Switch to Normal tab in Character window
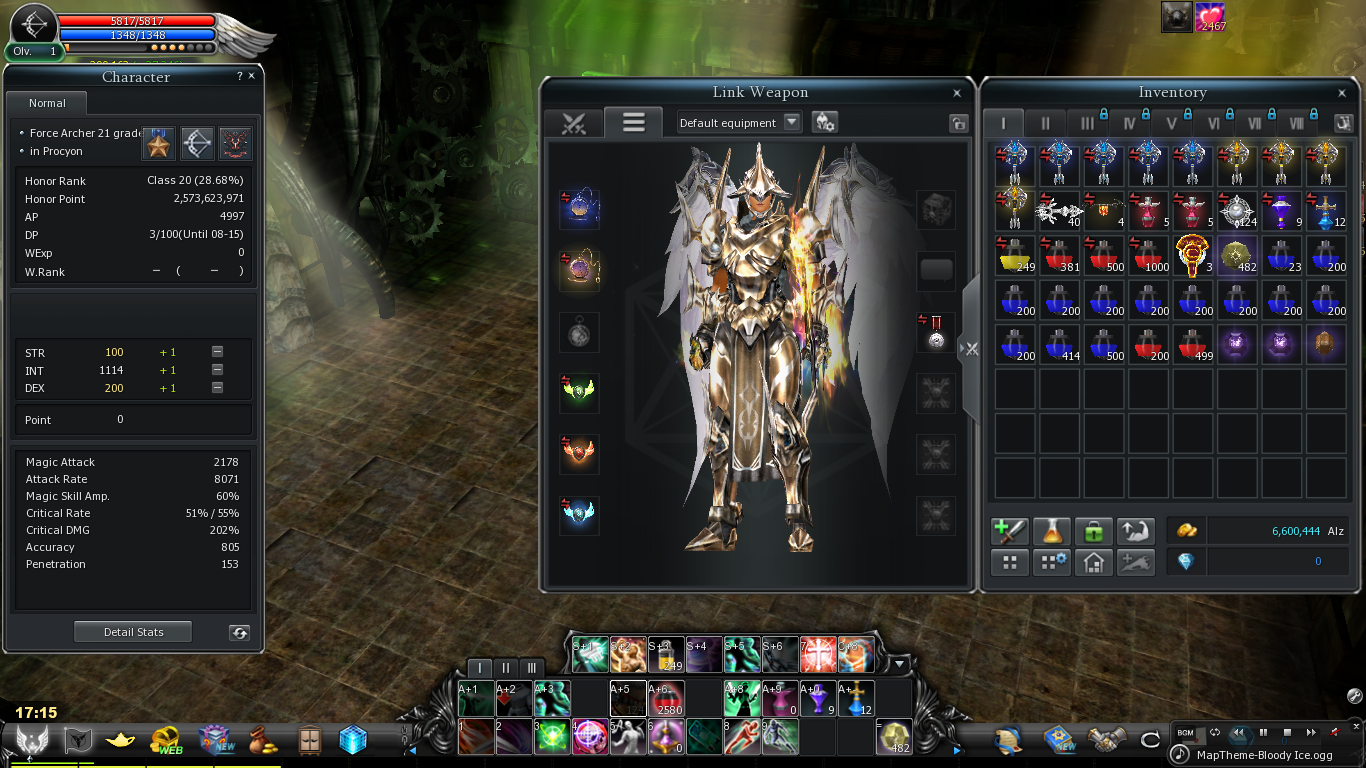The height and width of the screenshot is (768, 1366). tap(47, 103)
